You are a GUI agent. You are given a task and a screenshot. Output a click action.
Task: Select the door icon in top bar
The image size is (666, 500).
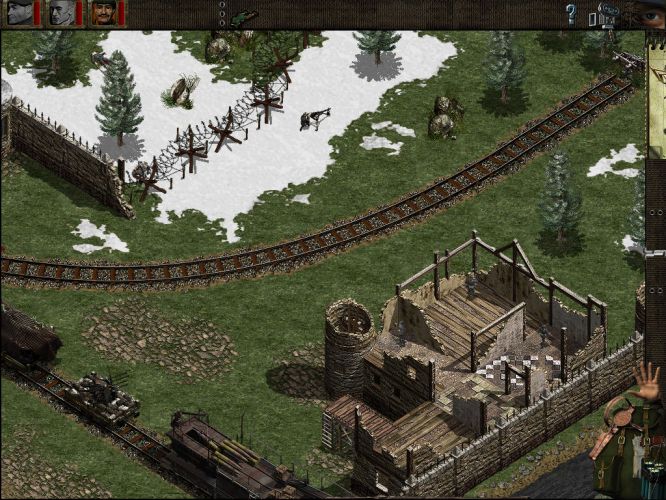pos(594,17)
